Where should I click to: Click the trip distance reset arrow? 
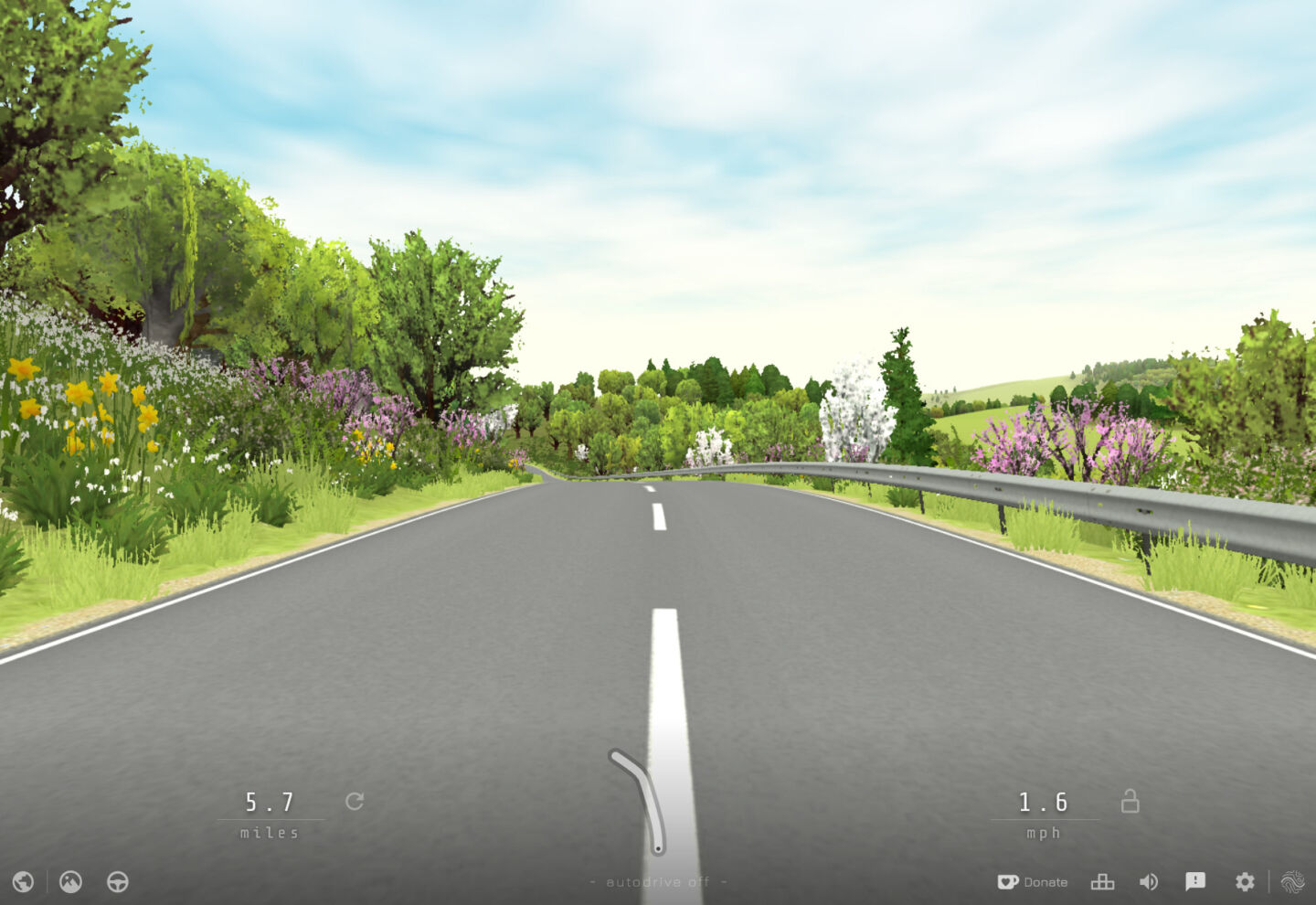(356, 802)
